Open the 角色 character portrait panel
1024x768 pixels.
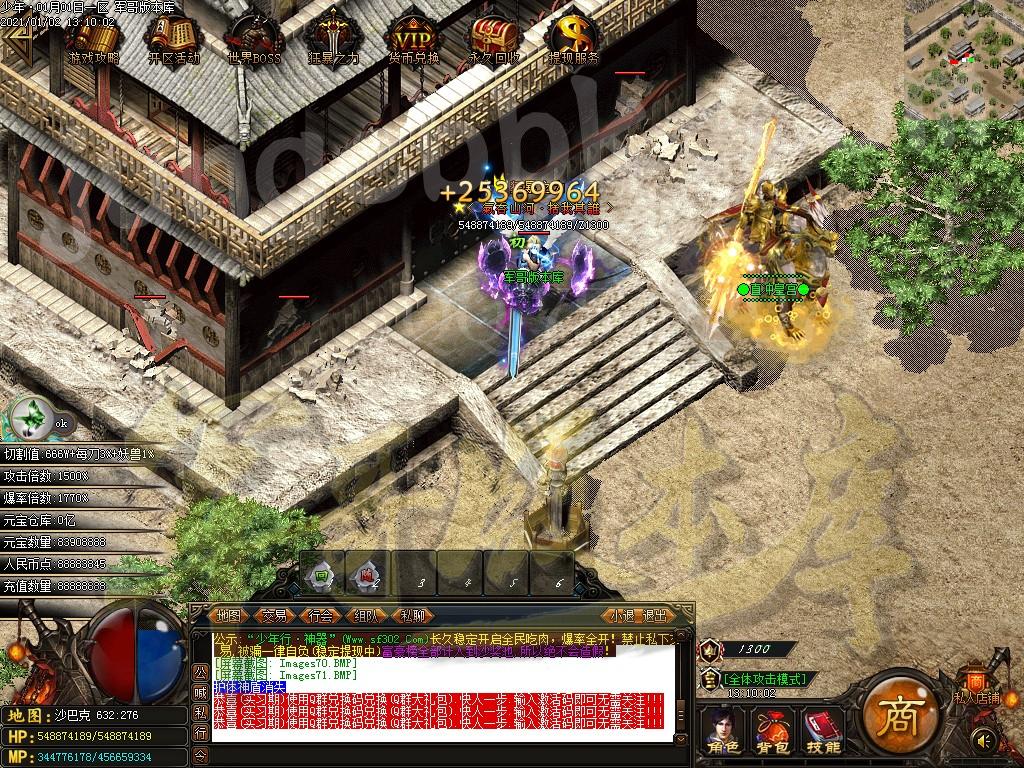(x=722, y=728)
